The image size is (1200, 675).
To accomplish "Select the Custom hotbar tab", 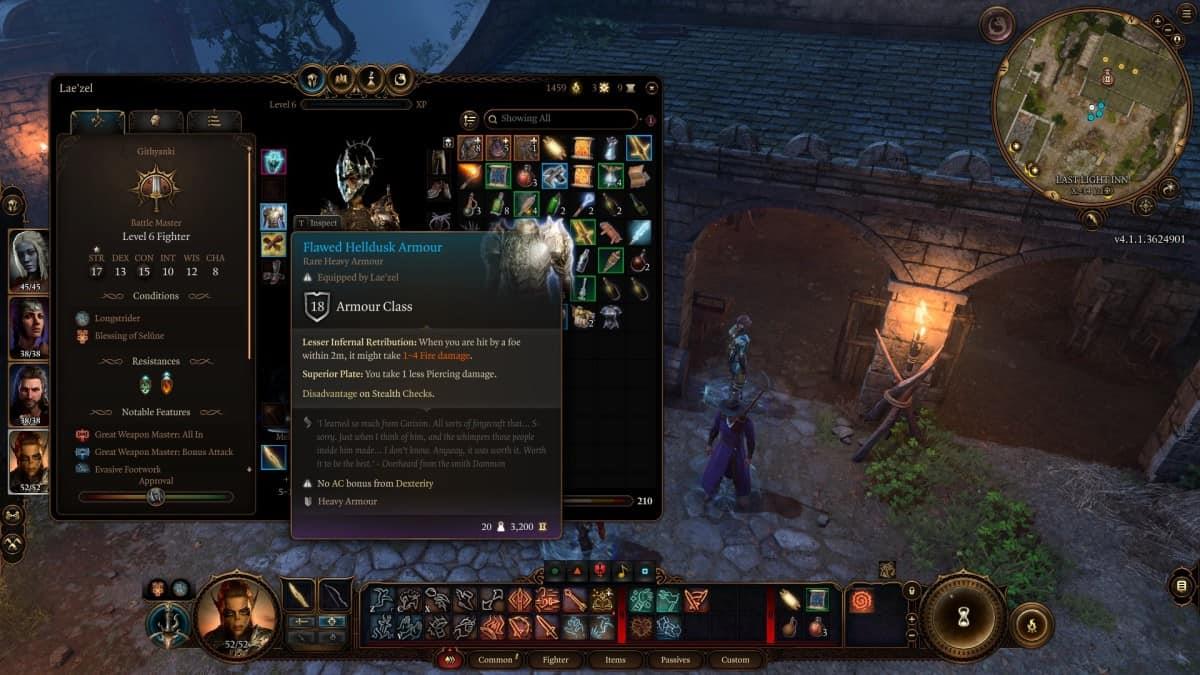I will [x=735, y=660].
